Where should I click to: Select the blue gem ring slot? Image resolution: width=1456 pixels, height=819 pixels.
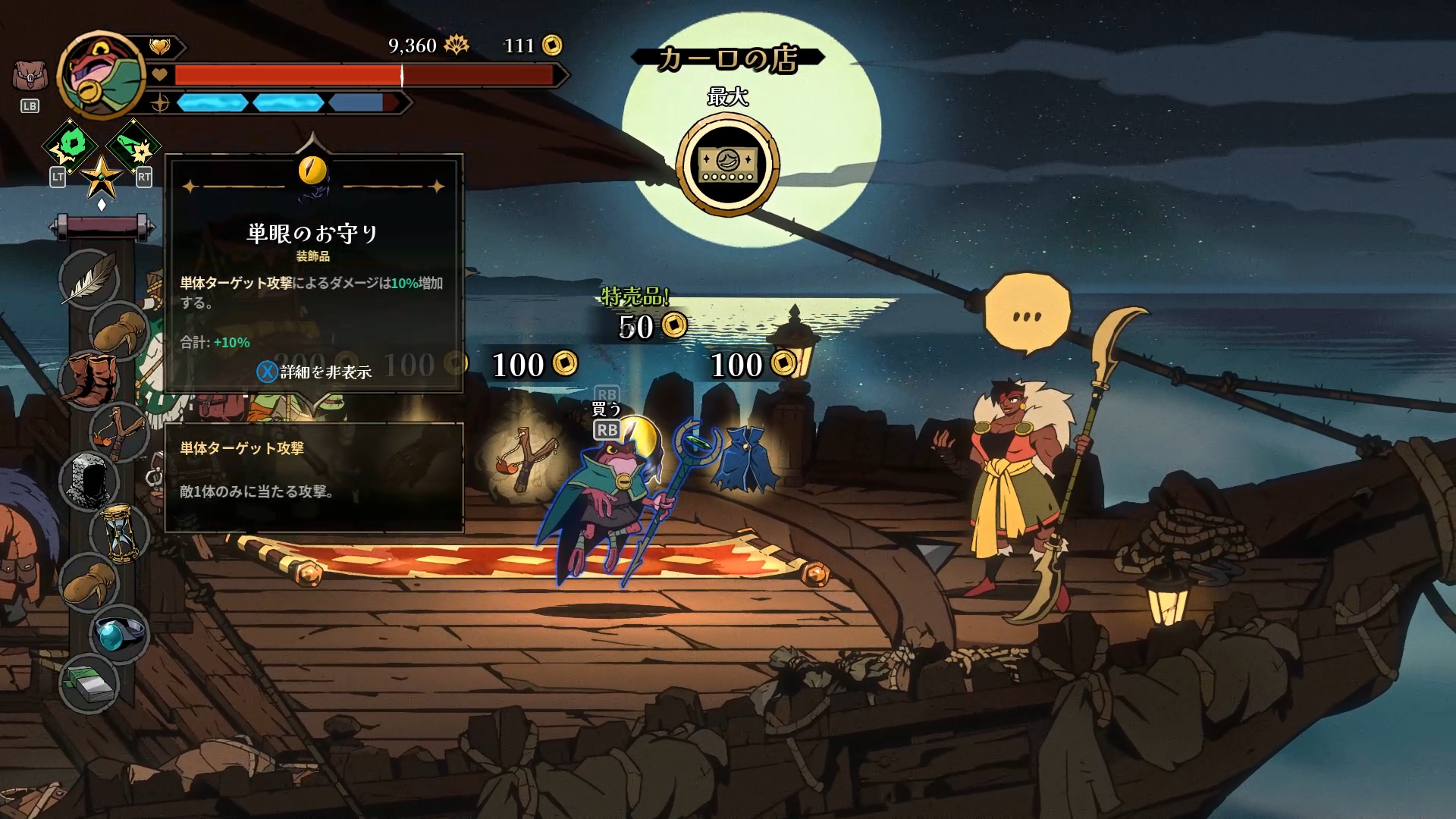(120, 634)
